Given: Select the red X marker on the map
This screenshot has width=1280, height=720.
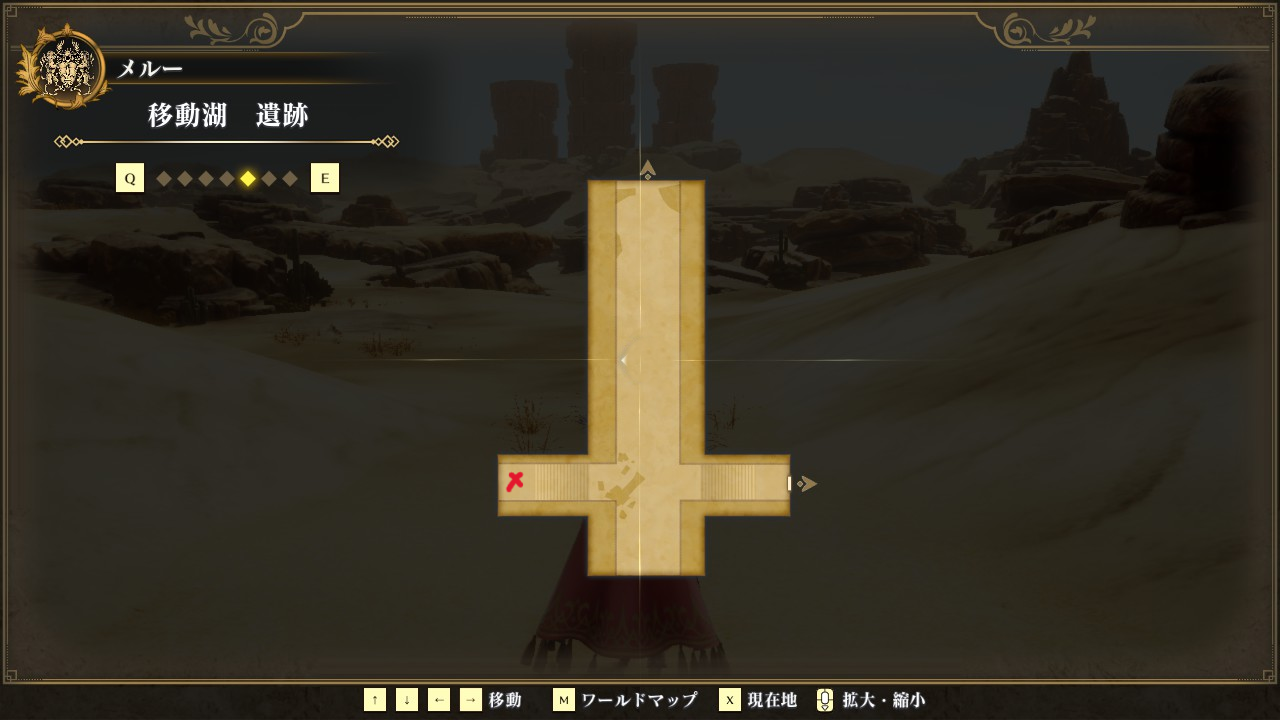Looking at the screenshot, I should coord(515,482).
